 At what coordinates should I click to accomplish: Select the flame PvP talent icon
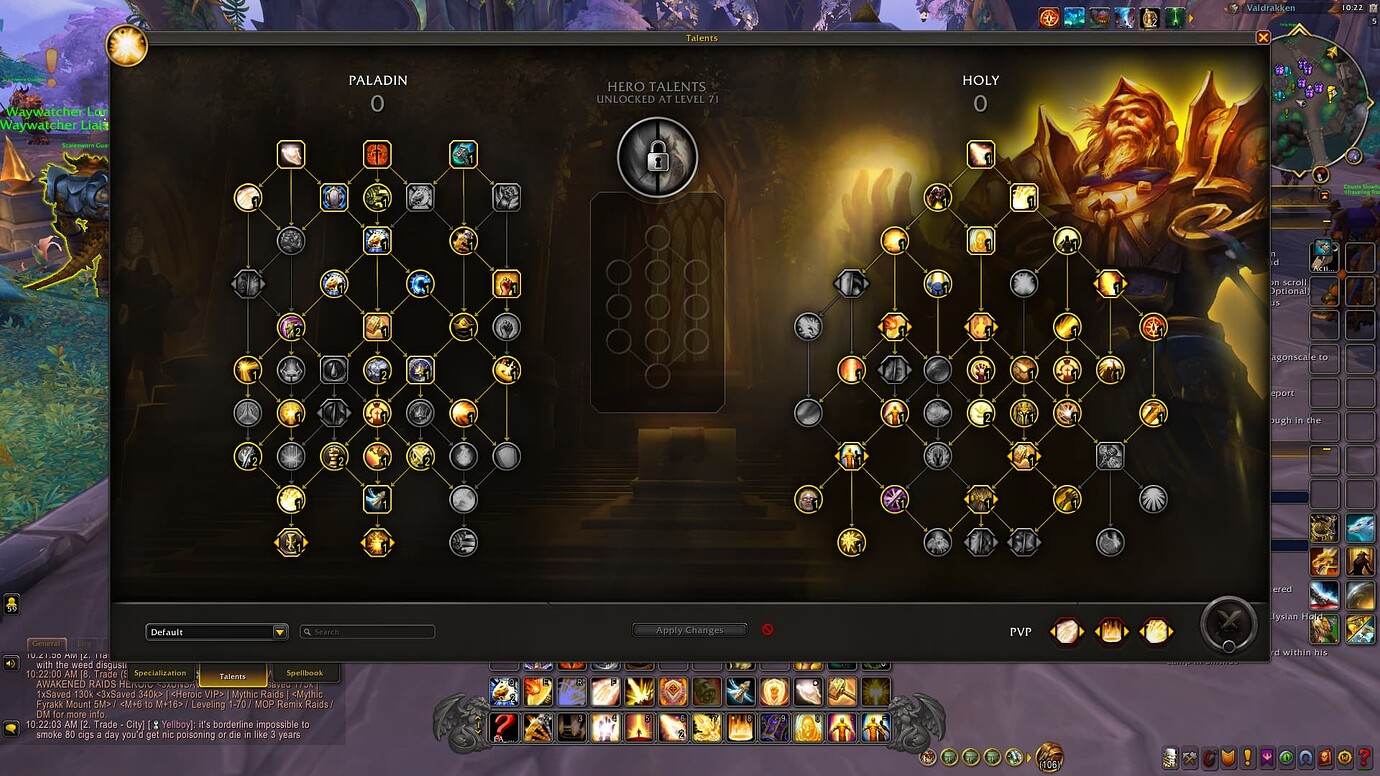1111,630
